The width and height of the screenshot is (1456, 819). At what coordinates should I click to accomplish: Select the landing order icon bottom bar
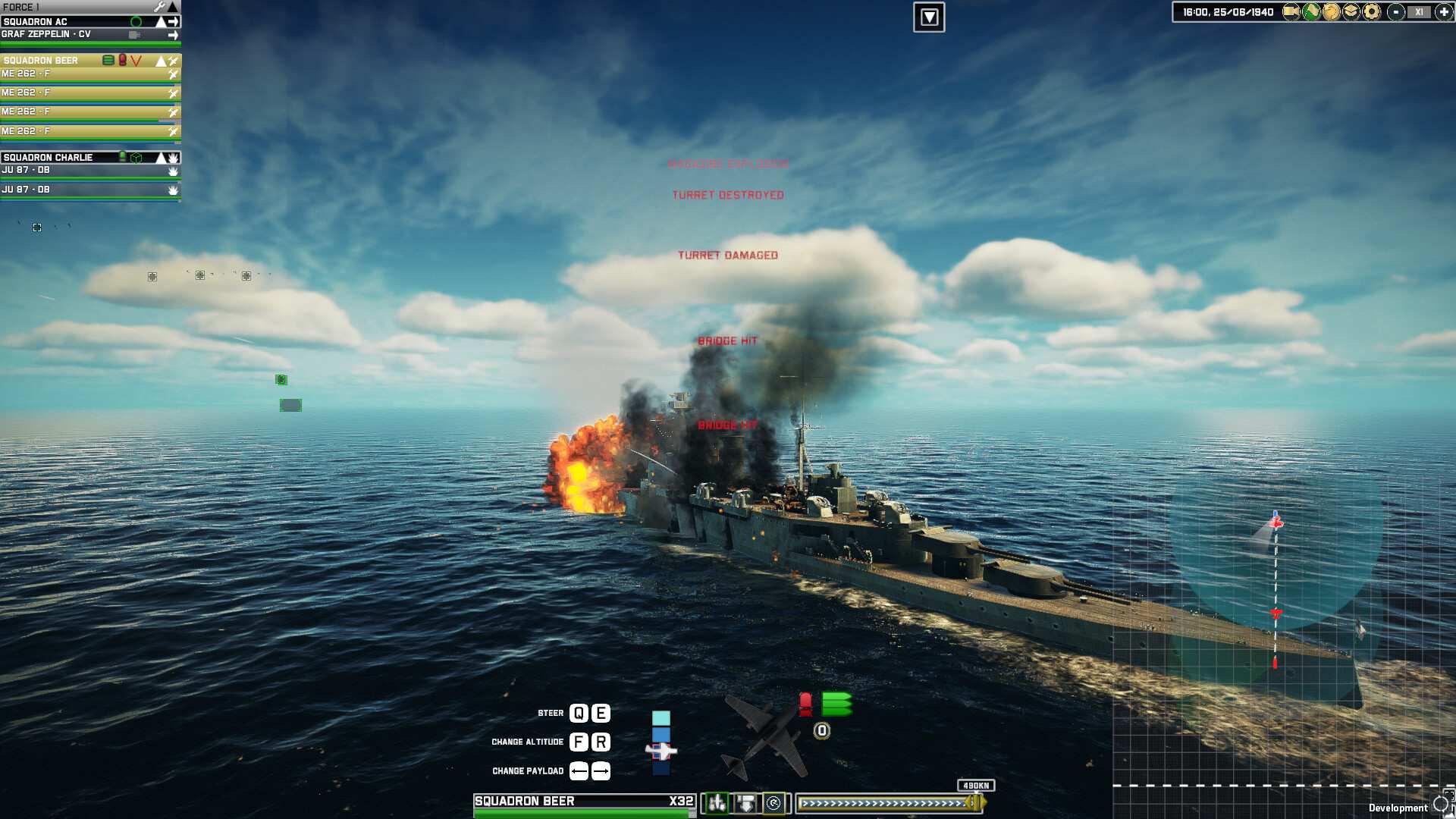(745, 803)
